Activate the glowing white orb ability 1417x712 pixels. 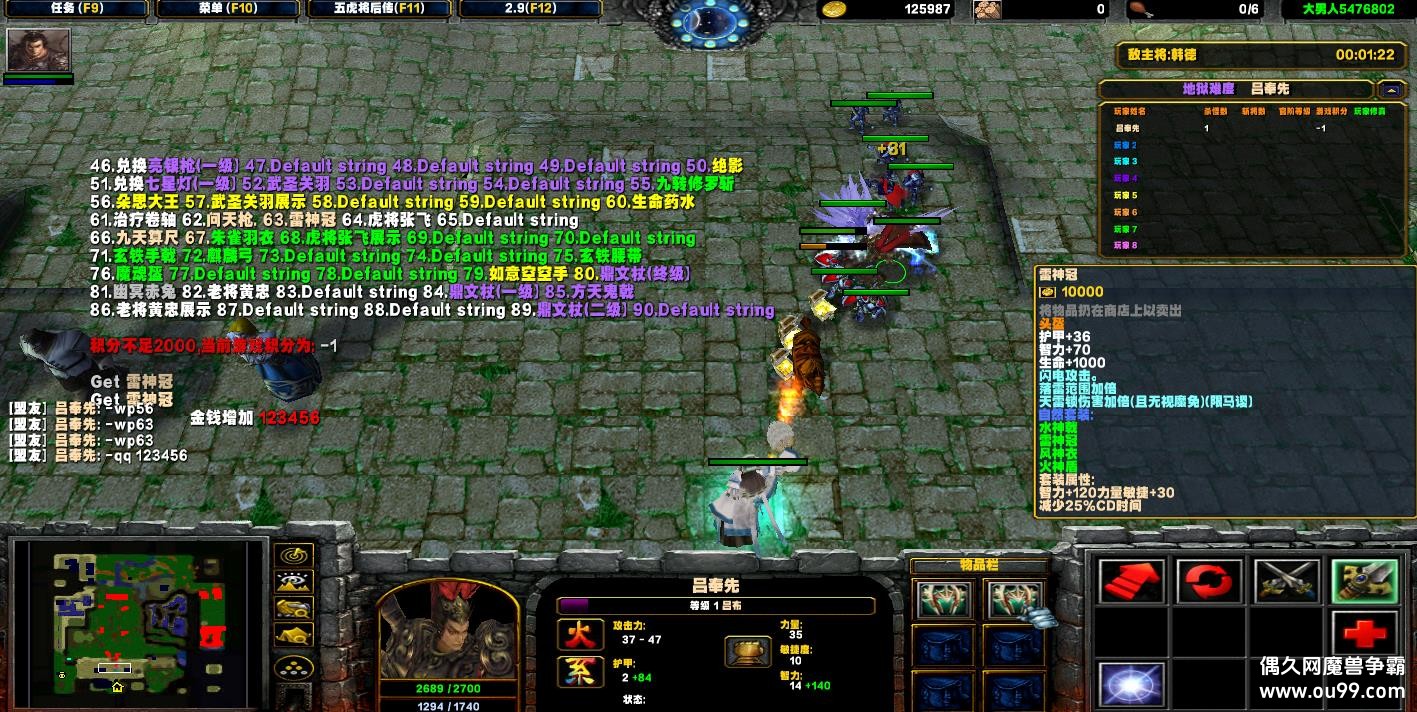(1131, 684)
